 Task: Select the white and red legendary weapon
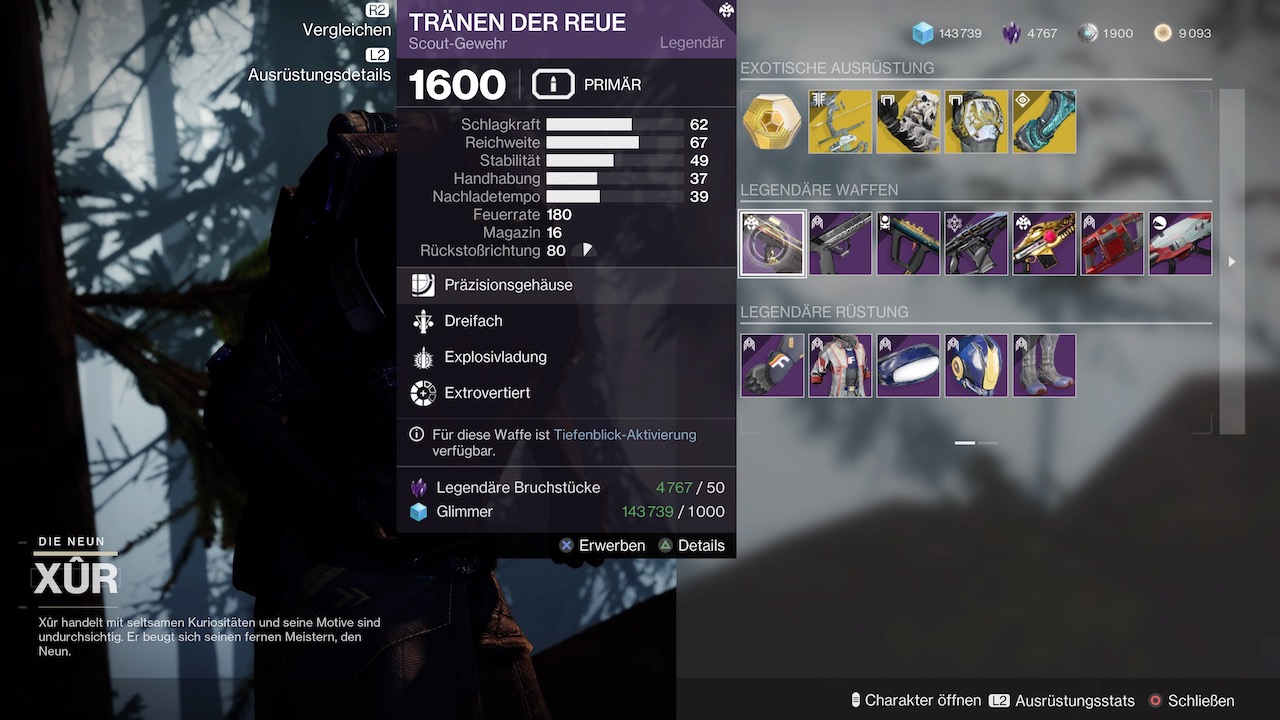coord(1180,243)
